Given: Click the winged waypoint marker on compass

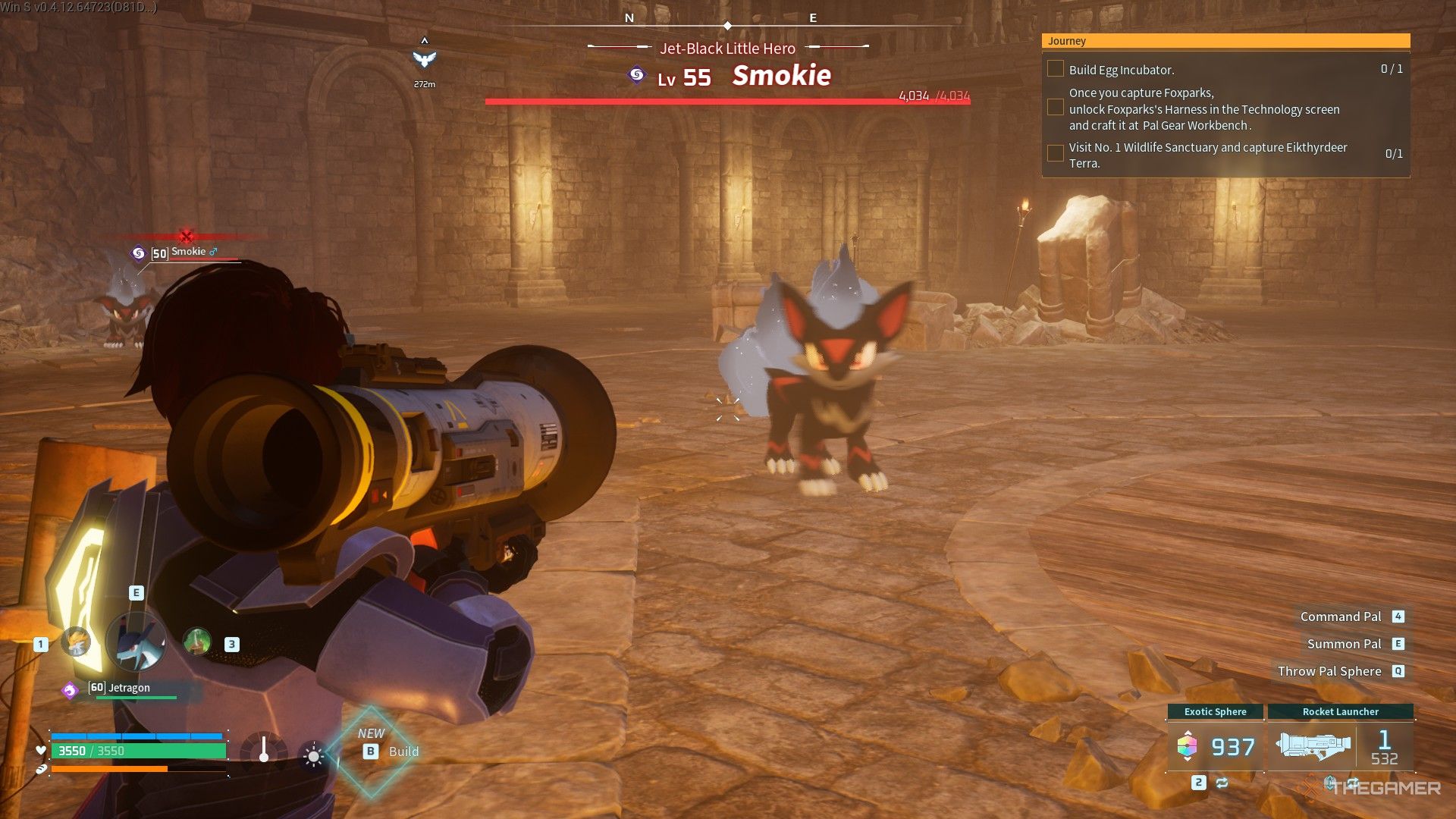Looking at the screenshot, I should click(425, 58).
